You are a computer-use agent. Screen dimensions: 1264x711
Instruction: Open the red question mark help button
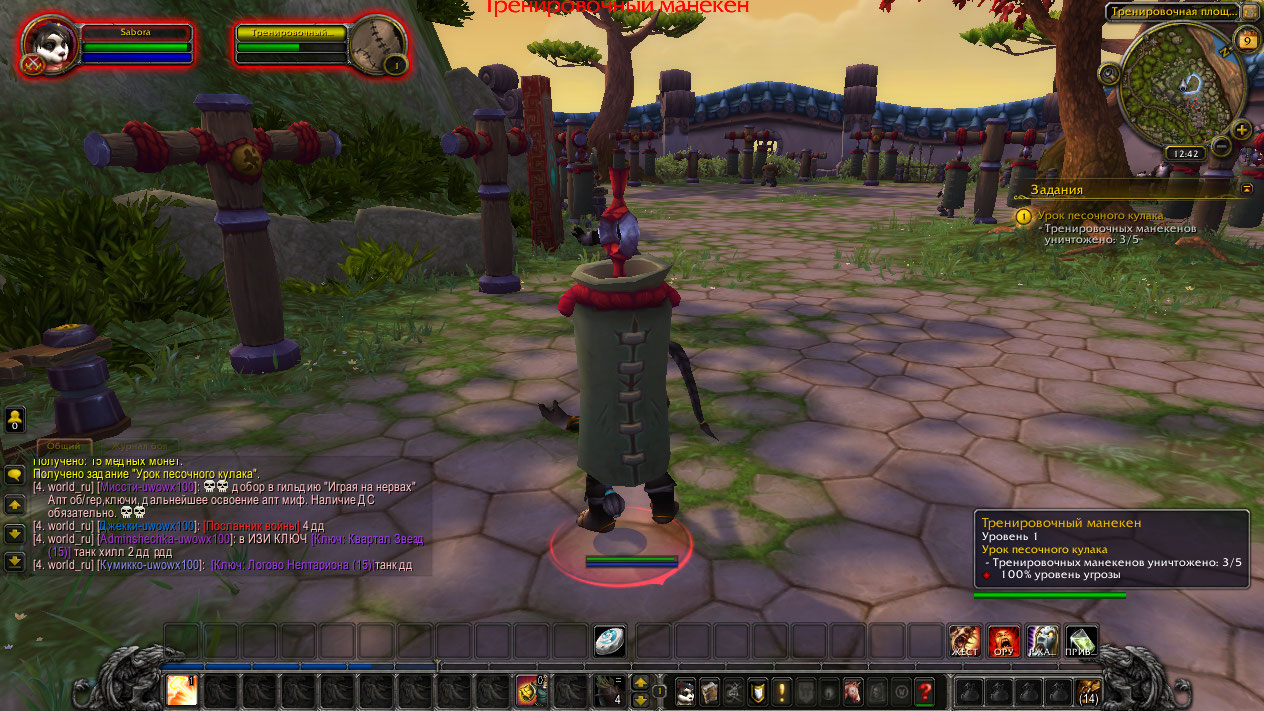tap(925, 691)
